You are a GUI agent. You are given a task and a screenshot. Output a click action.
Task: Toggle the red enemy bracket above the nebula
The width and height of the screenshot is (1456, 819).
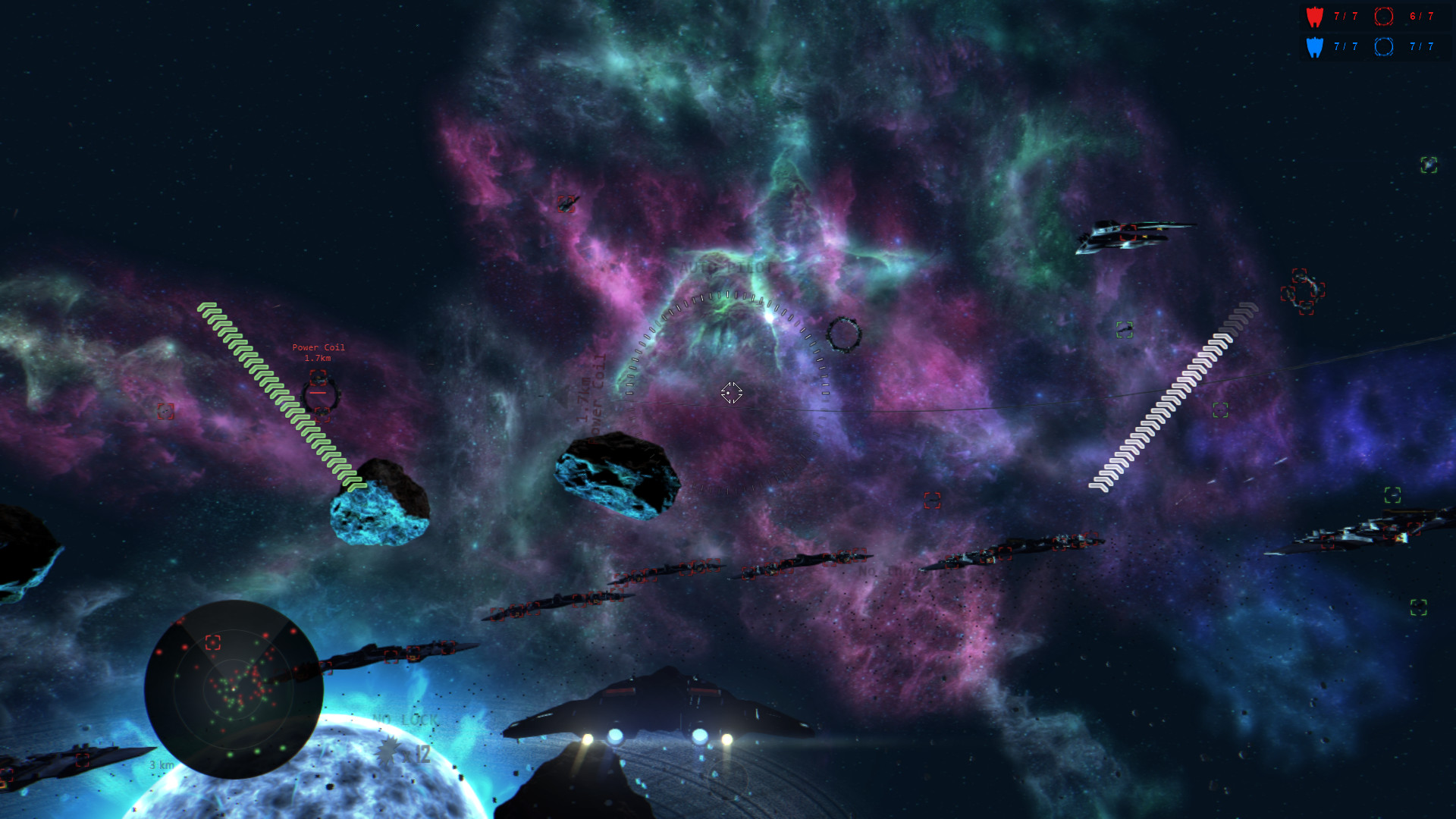565,203
